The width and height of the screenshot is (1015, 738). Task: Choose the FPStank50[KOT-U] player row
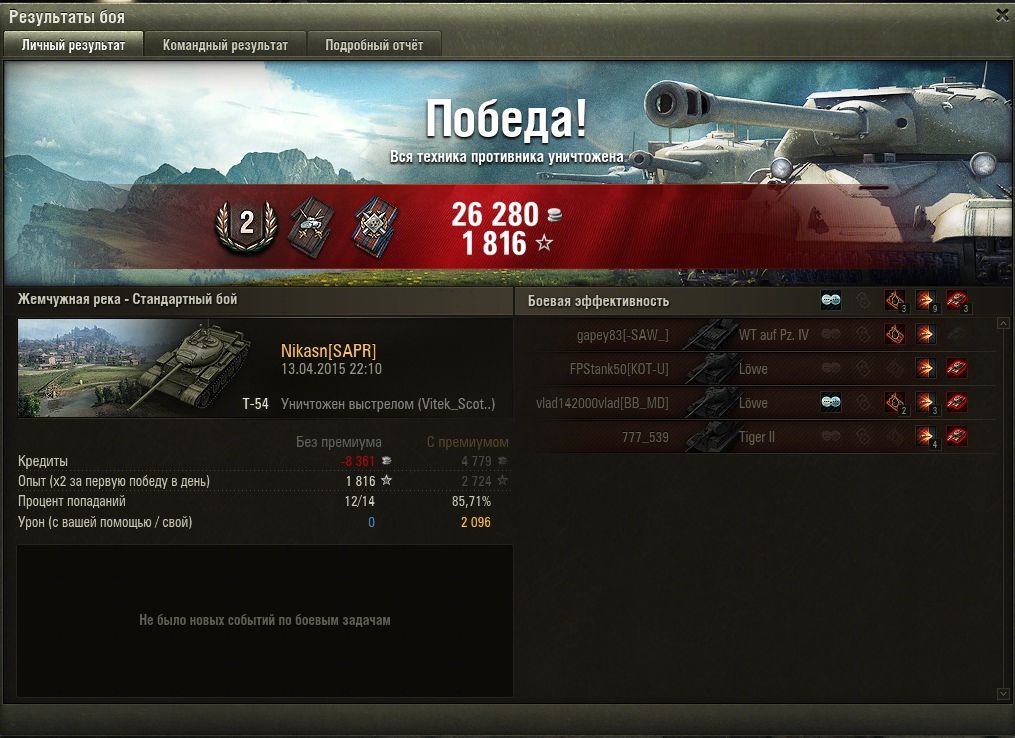pos(619,369)
